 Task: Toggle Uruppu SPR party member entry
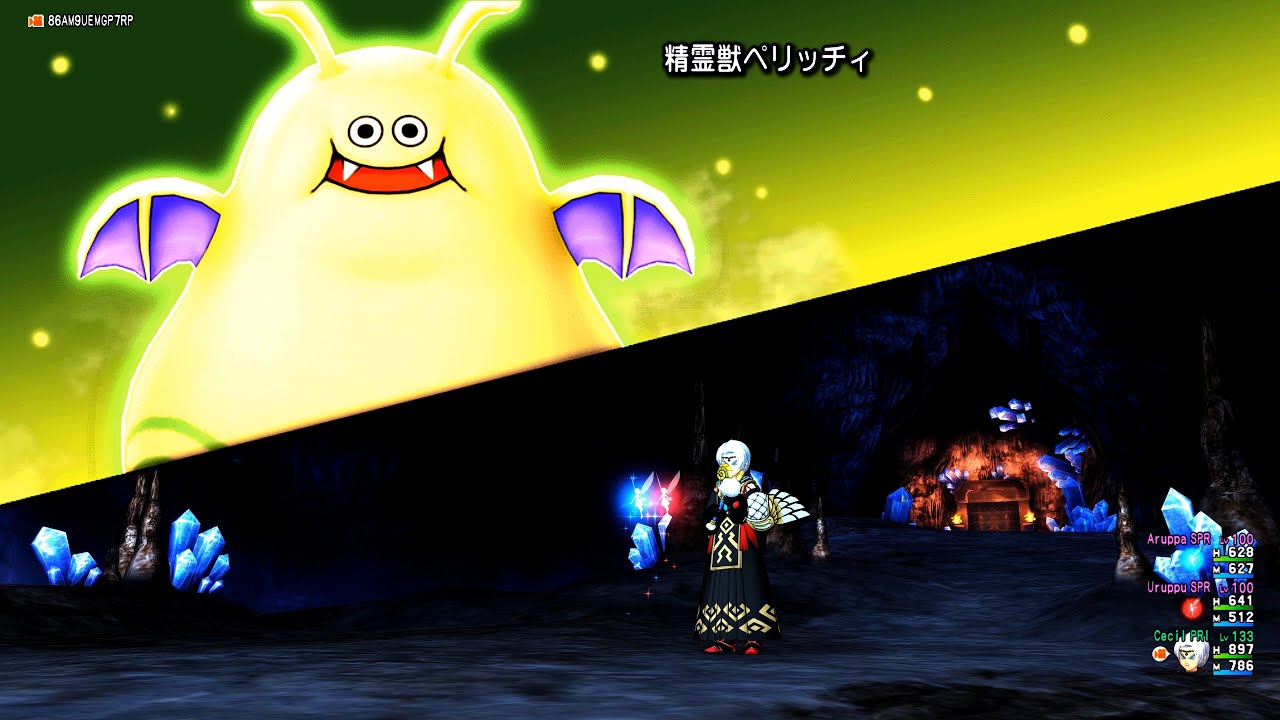point(1179,586)
